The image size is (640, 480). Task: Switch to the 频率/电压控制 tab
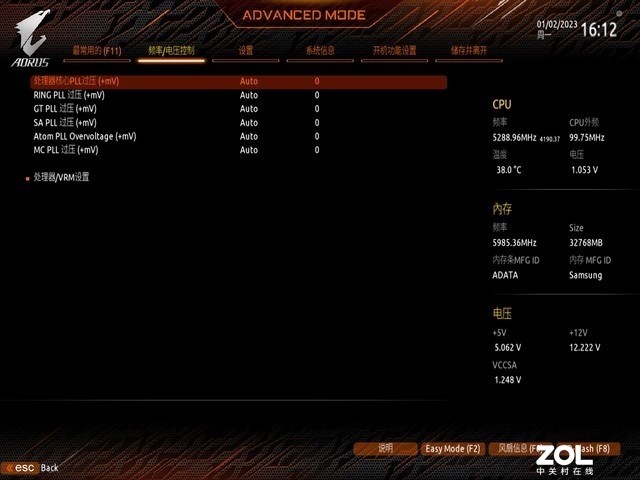[171, 50]
